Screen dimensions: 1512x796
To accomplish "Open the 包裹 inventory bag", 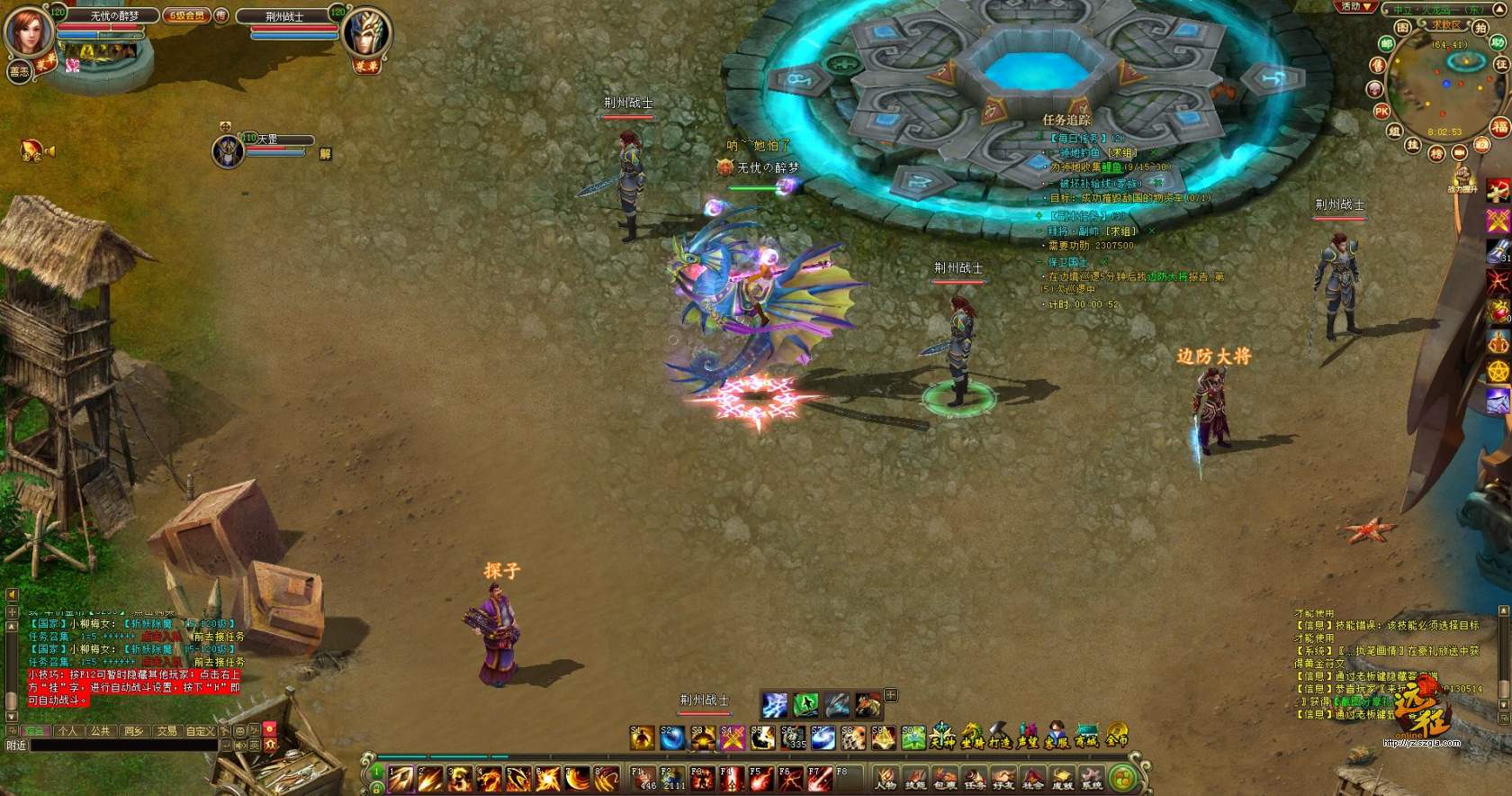I will pos(944,778).
